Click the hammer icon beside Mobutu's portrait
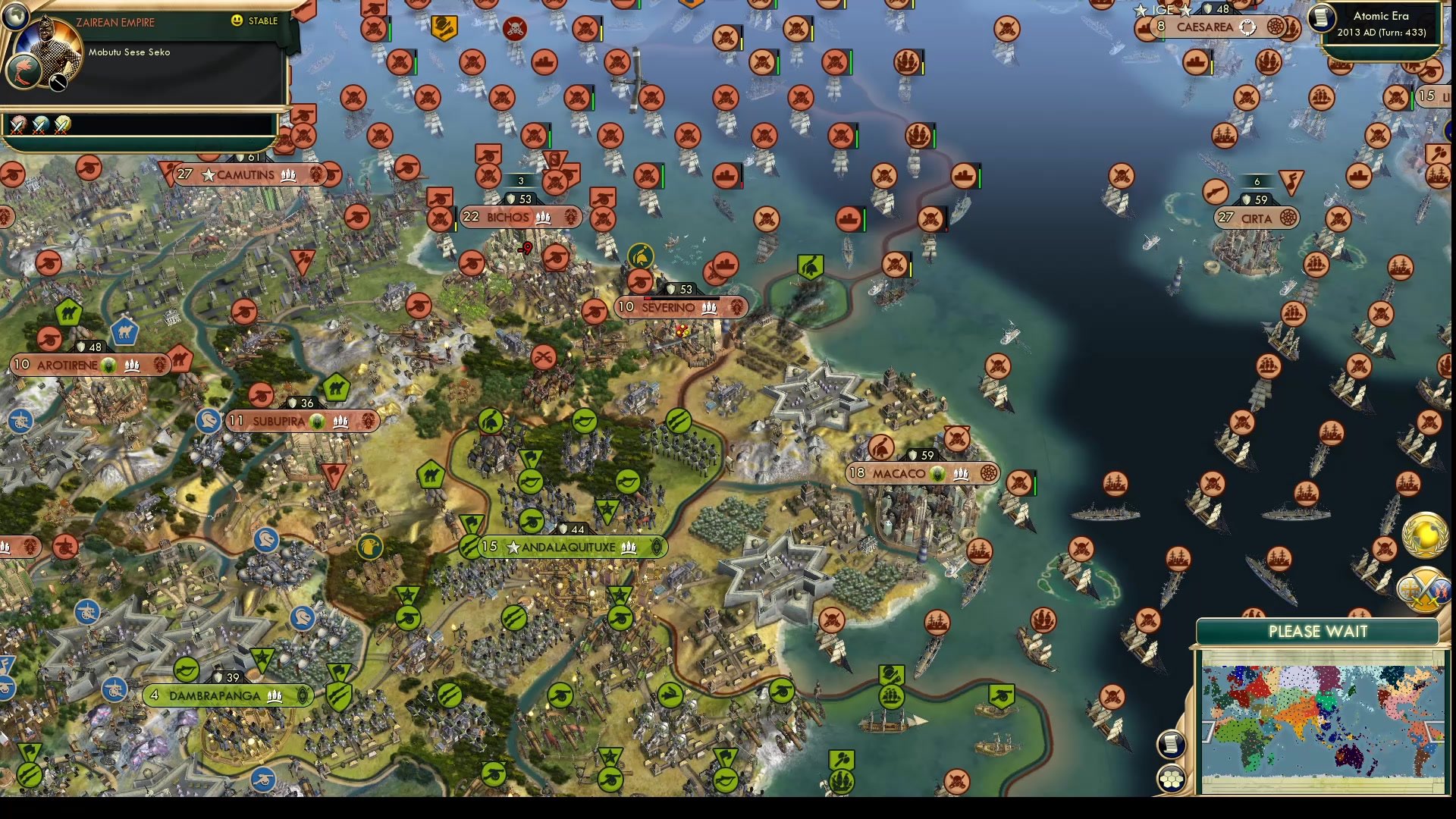The image size is (1456, 819). [58, 82]
